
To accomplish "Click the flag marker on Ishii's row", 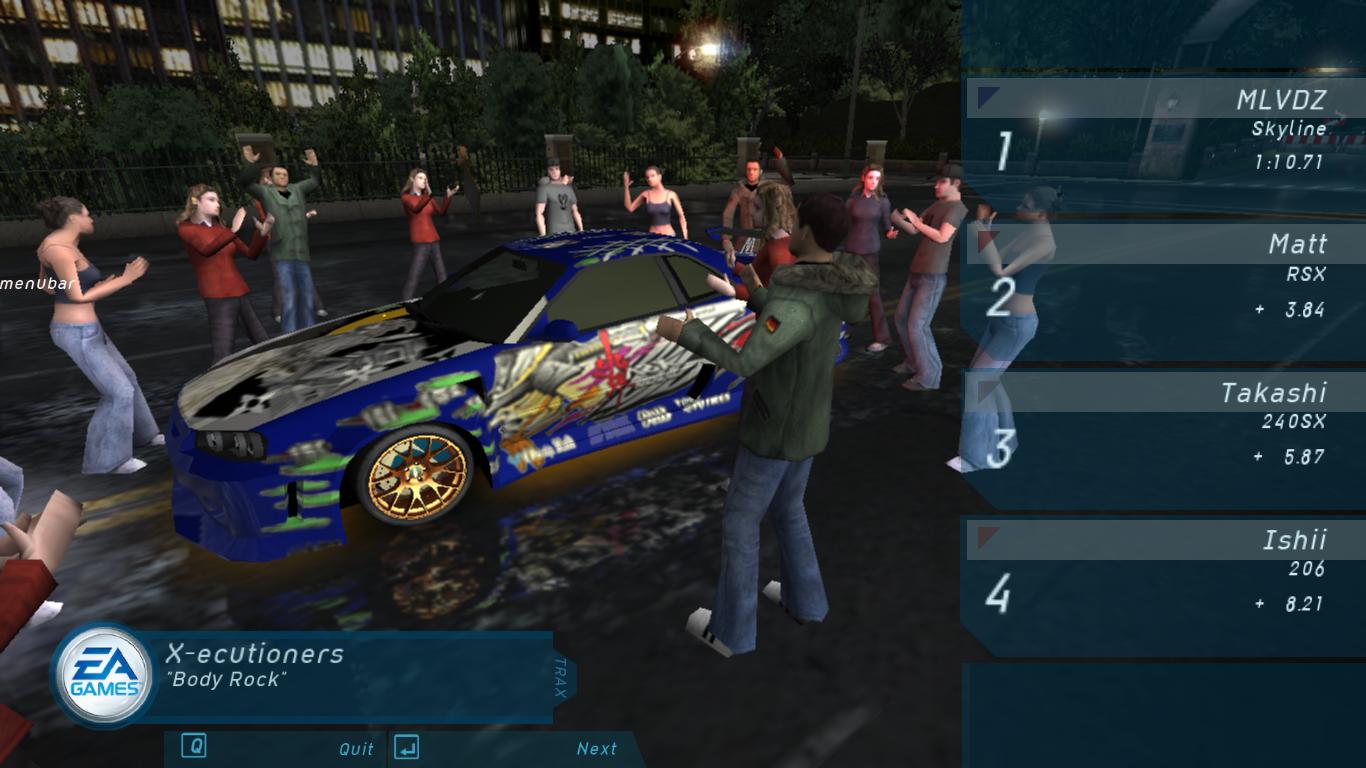I will (986, 535).
